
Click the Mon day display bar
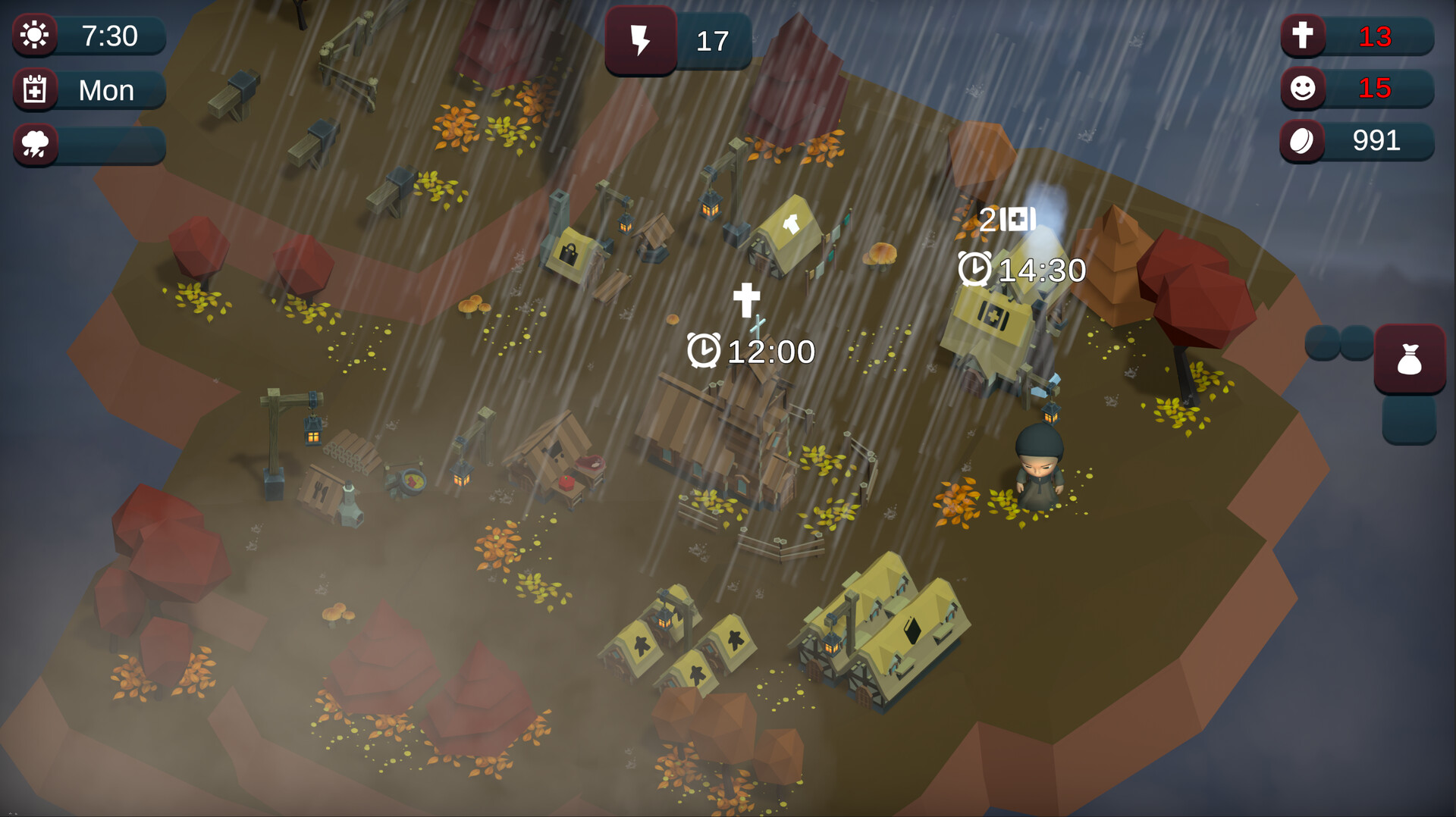[x=106, y=89]
